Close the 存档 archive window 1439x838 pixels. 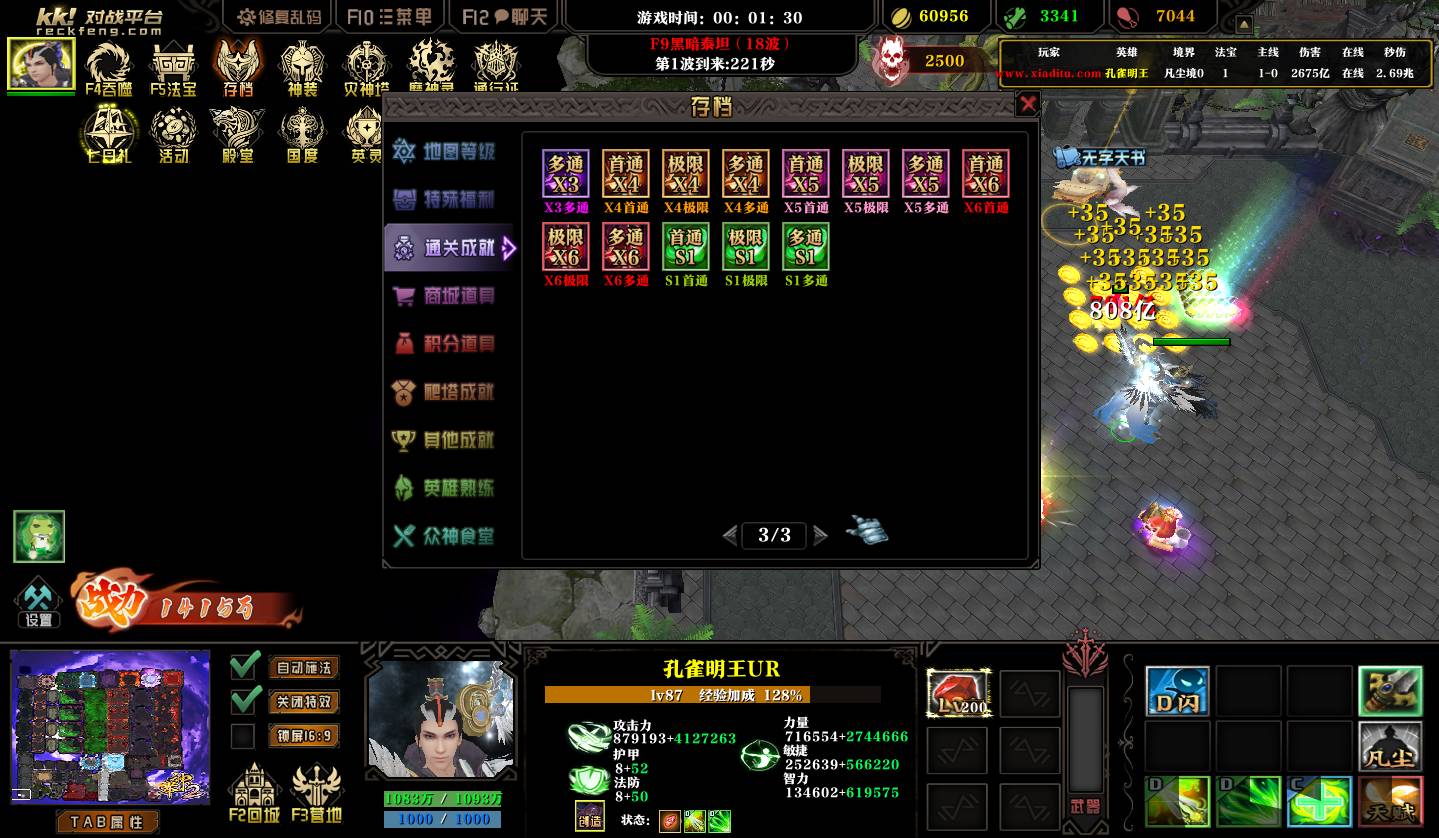coord(1027,104)
